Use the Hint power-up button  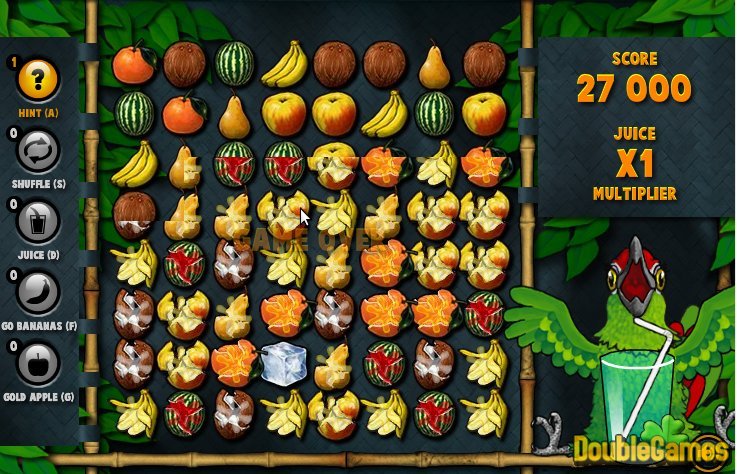pos(39,78)
